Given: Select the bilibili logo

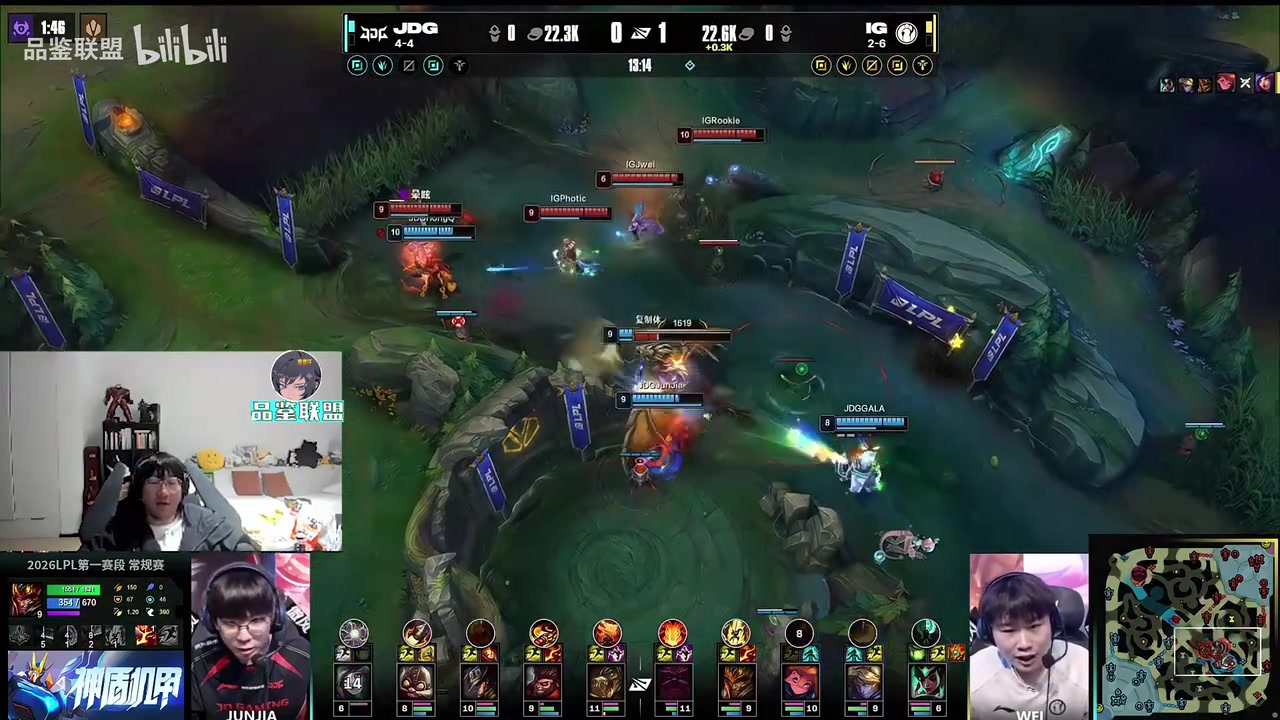Looking at the screenshot, I should [182, 46].
